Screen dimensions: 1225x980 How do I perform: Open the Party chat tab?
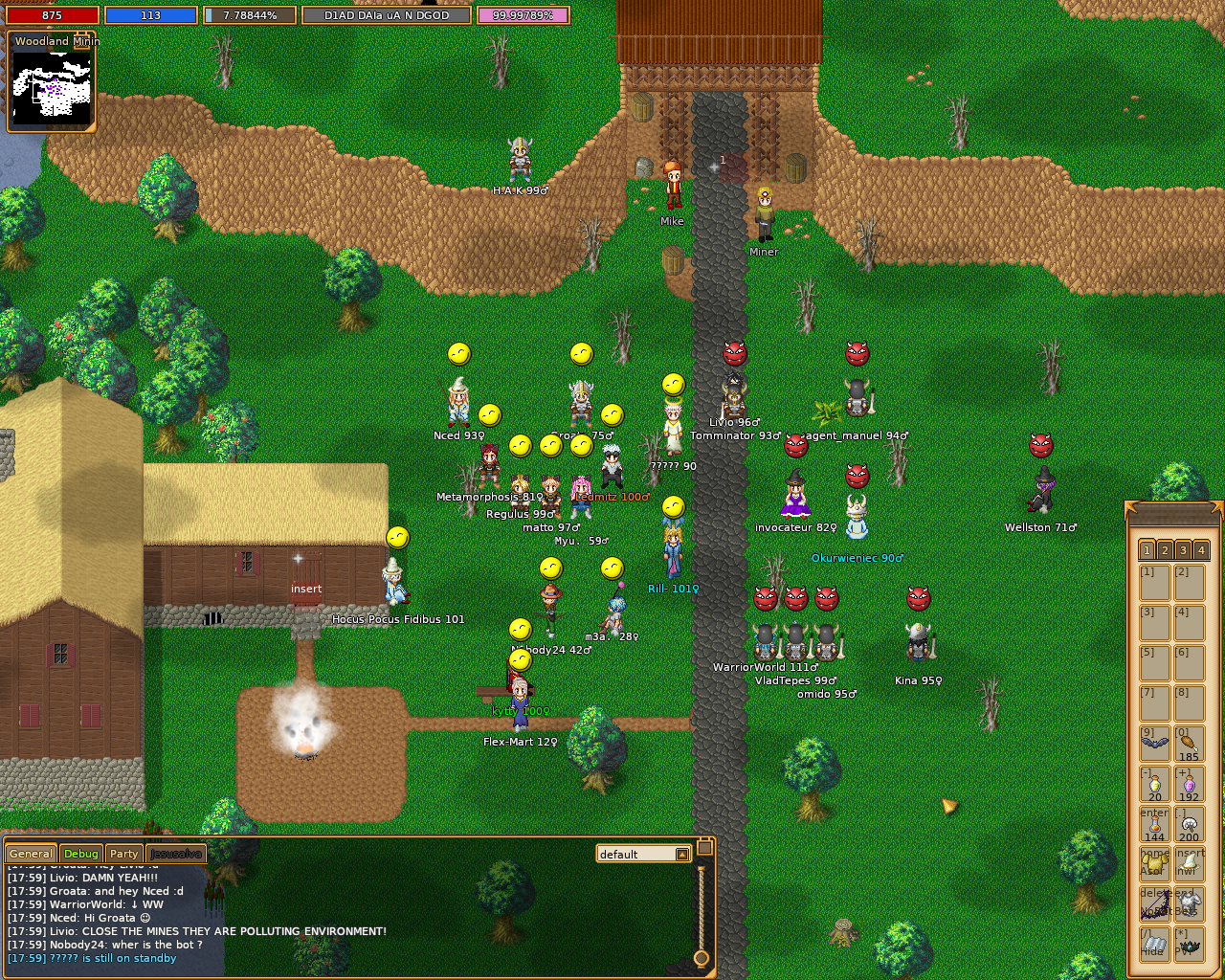(x=123, y=853)
